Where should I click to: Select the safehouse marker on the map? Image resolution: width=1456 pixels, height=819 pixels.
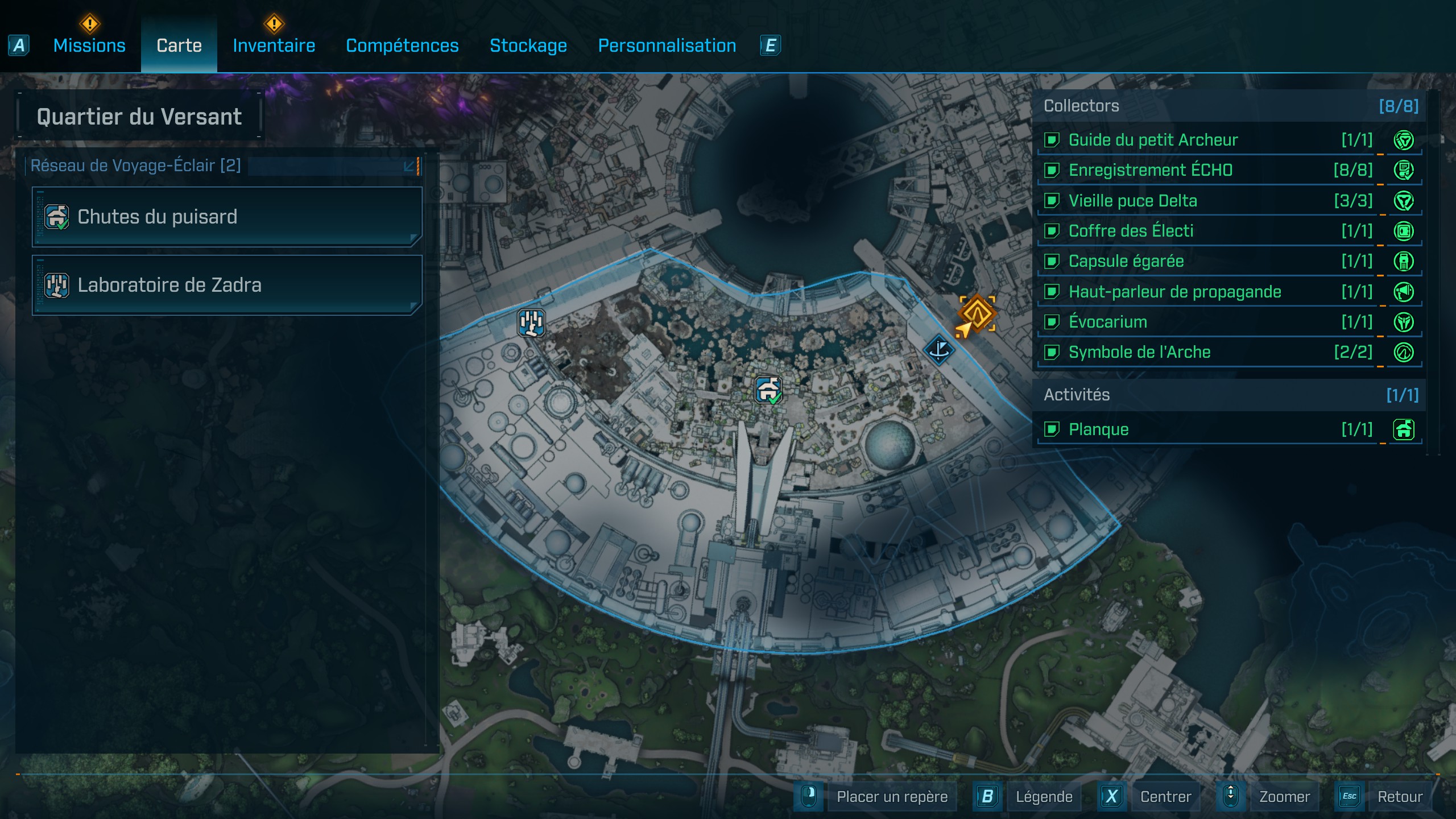click(768, 390)
